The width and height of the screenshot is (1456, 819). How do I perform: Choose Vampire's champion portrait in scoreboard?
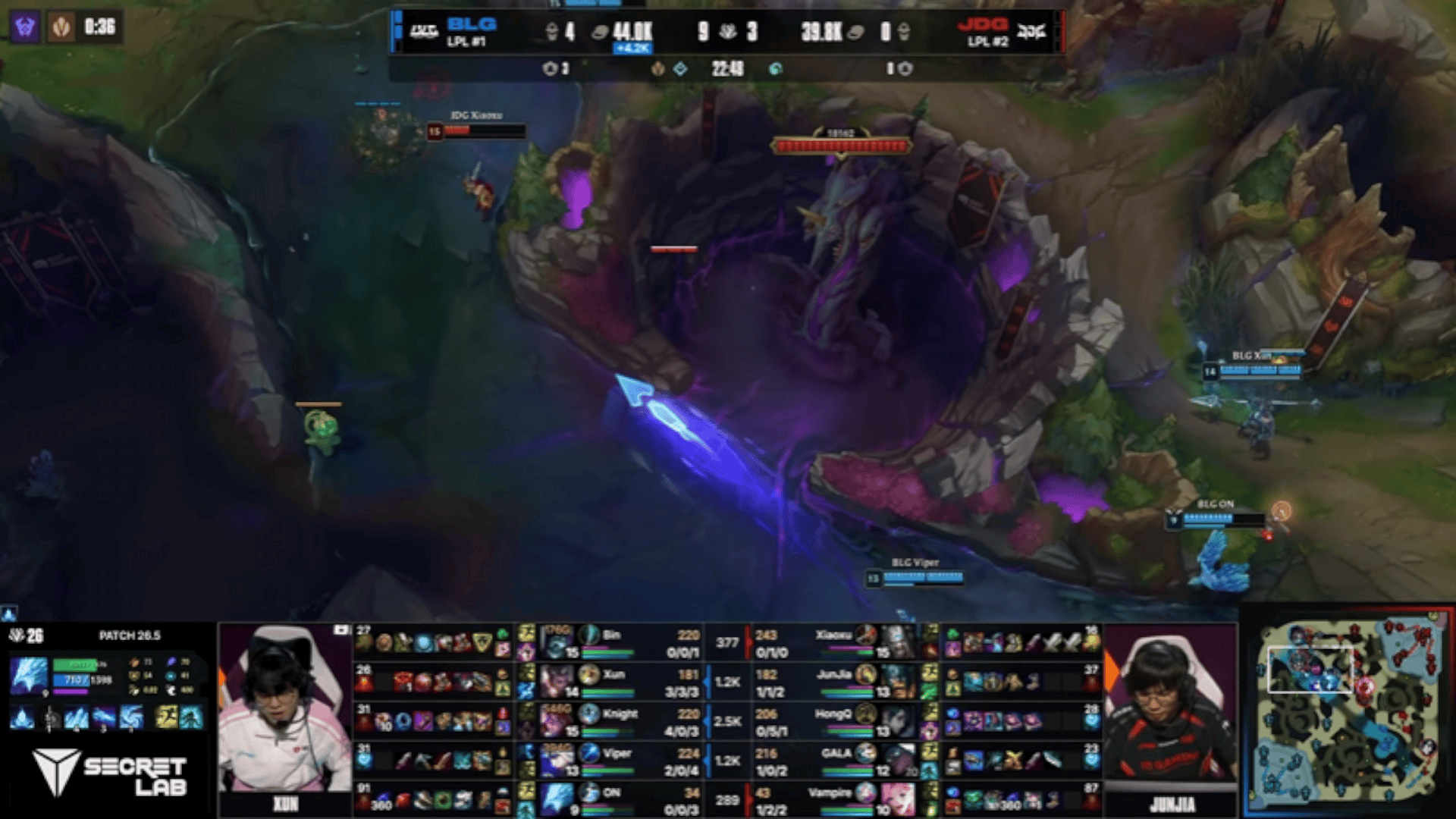[899, 799]
